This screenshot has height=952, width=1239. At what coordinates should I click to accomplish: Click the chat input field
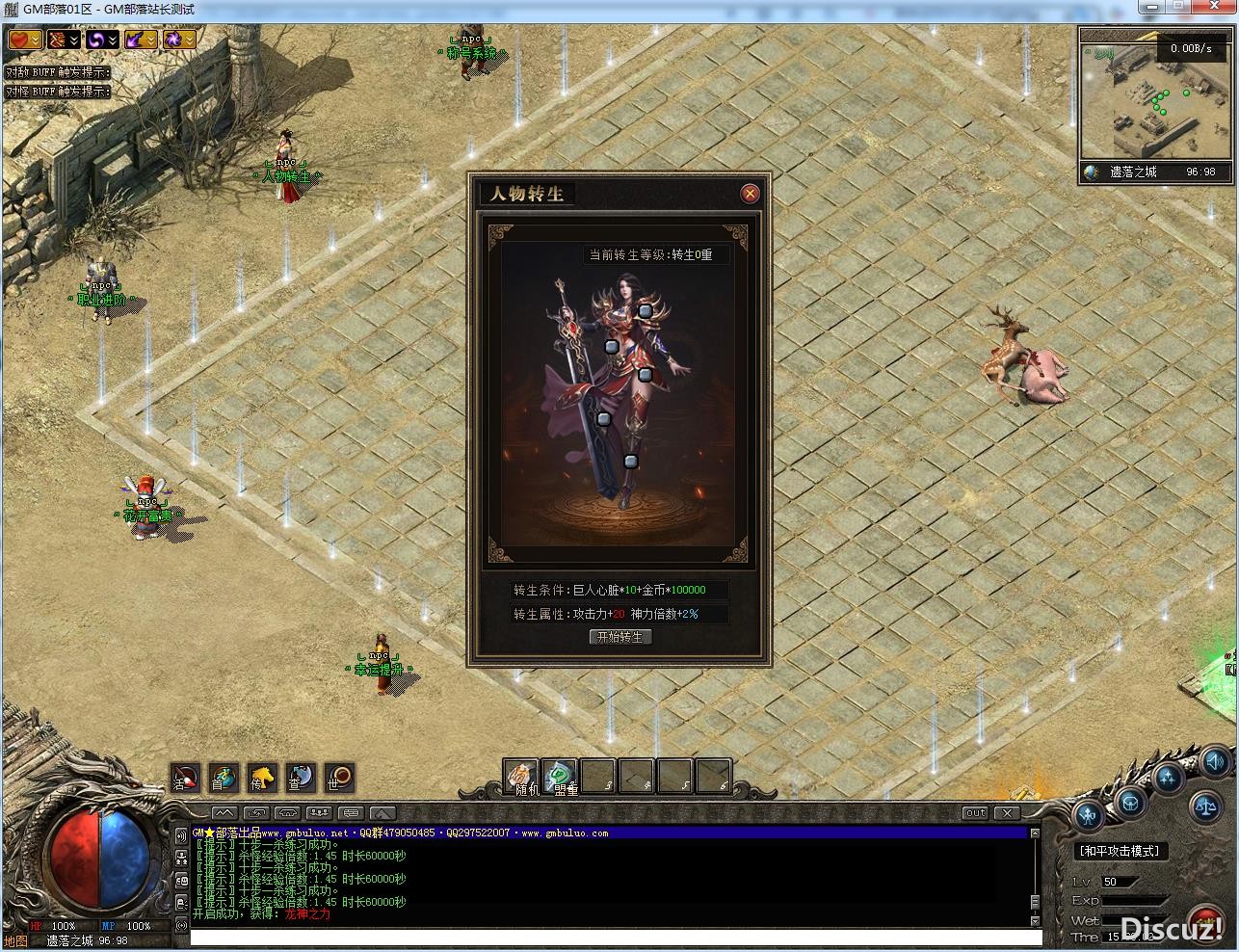[x=615, y=938]
